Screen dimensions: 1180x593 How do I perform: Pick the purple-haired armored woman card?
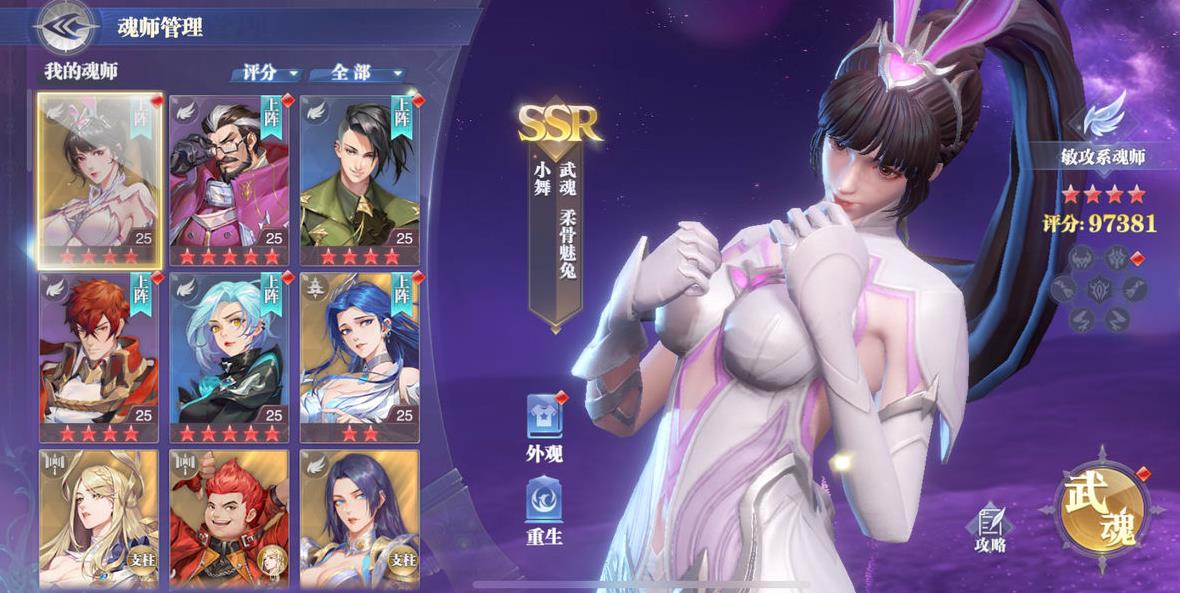coord(359,518)
